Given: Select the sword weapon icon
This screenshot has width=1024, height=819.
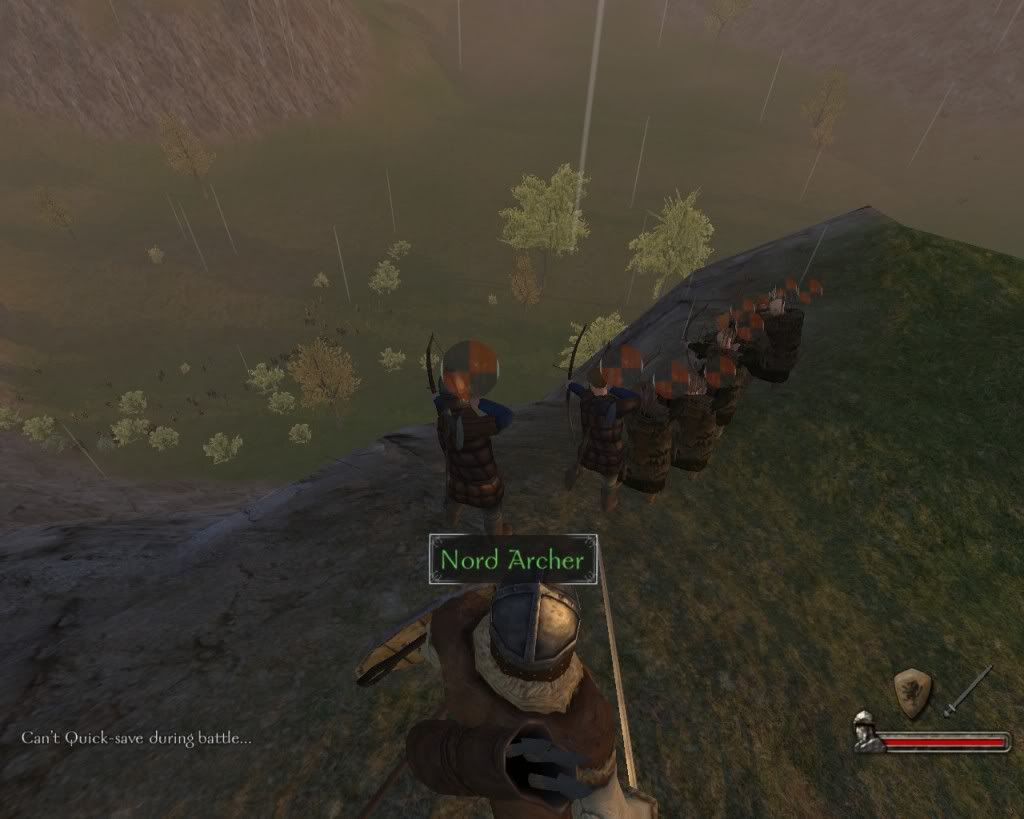Looking at the screenshot, I should [967, 691].
